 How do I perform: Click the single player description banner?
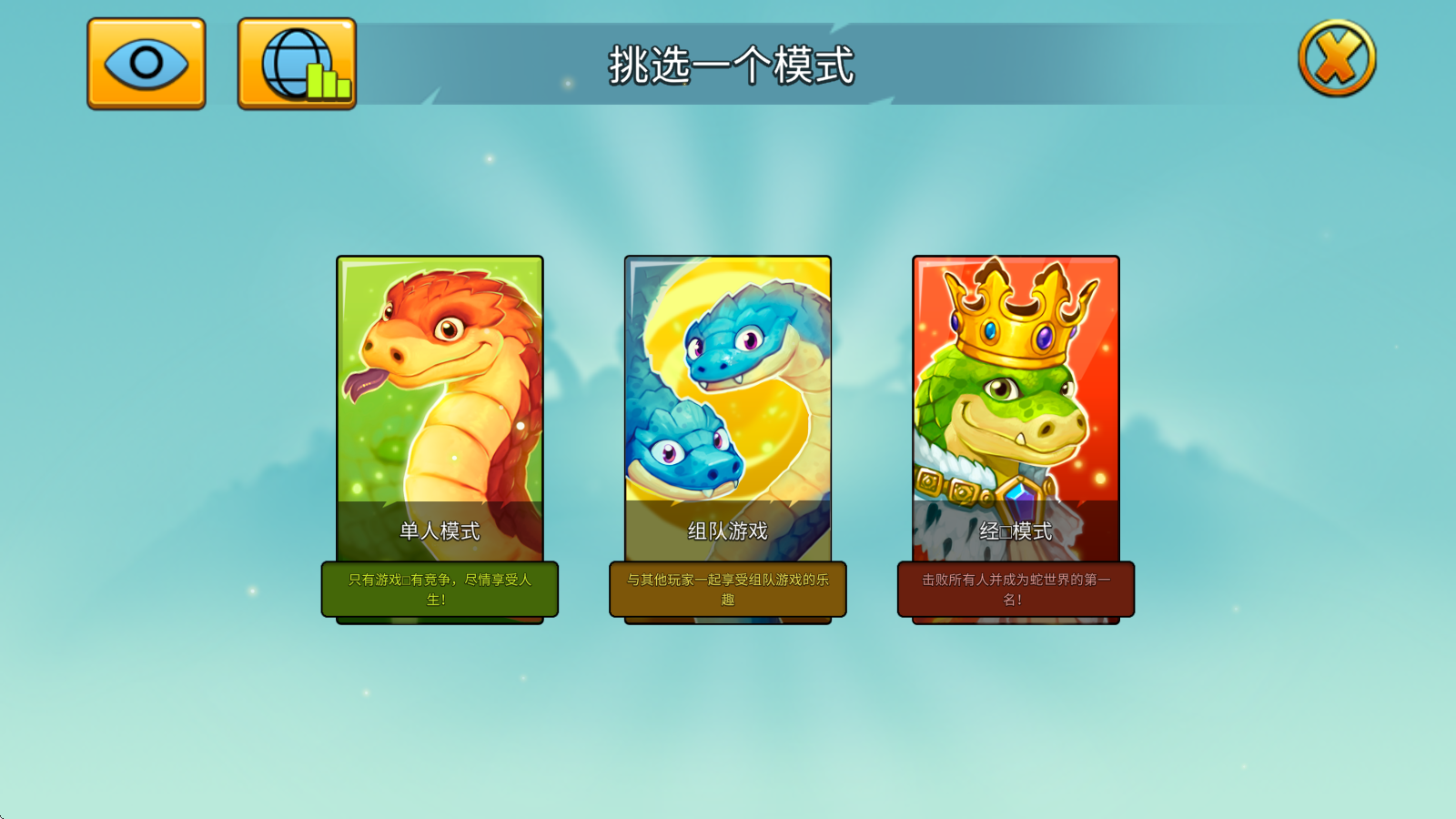click(440, 590)
